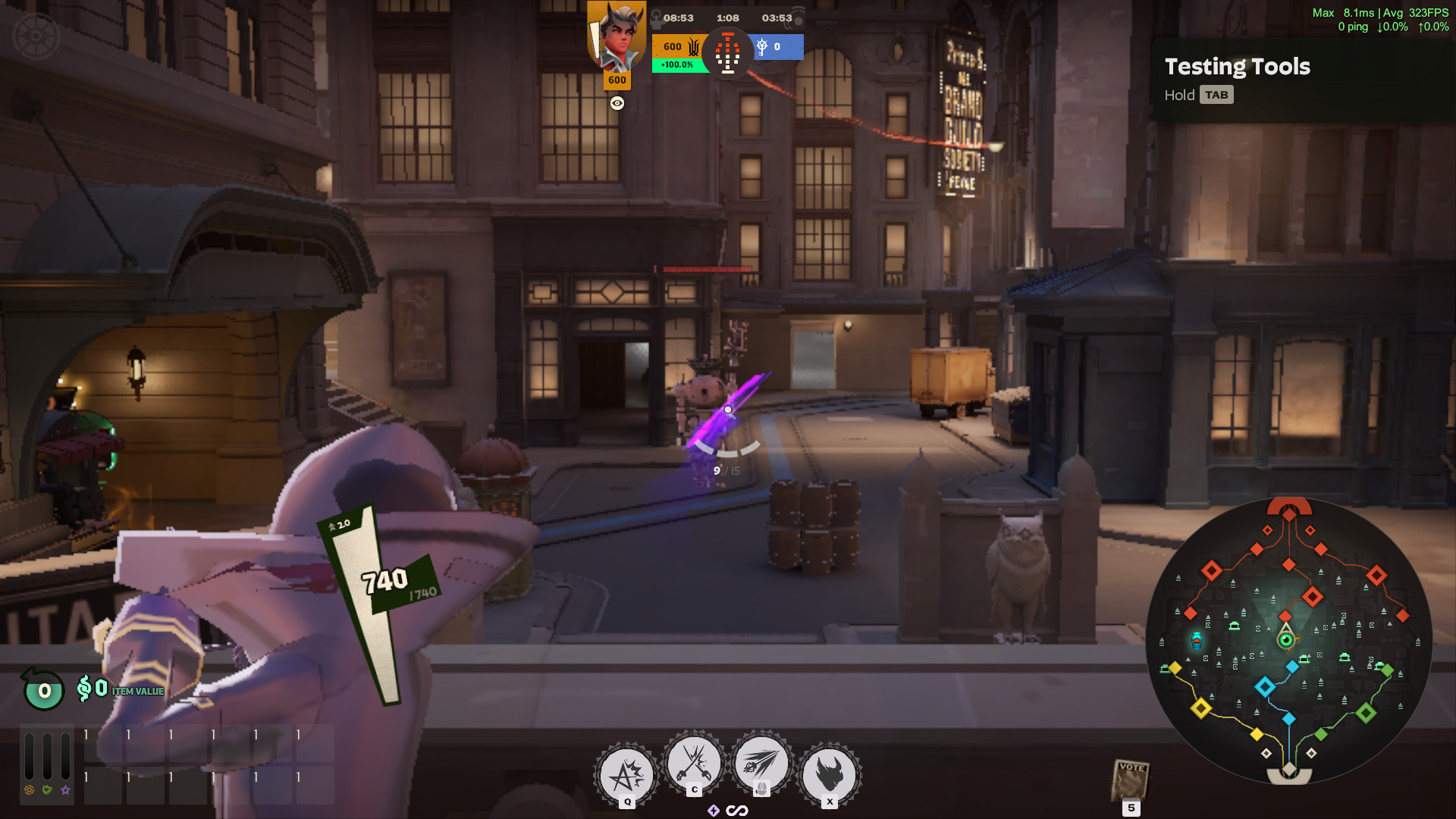Click the gear emblem in top-left corner
1456x819 pixels.
point(36,36)
